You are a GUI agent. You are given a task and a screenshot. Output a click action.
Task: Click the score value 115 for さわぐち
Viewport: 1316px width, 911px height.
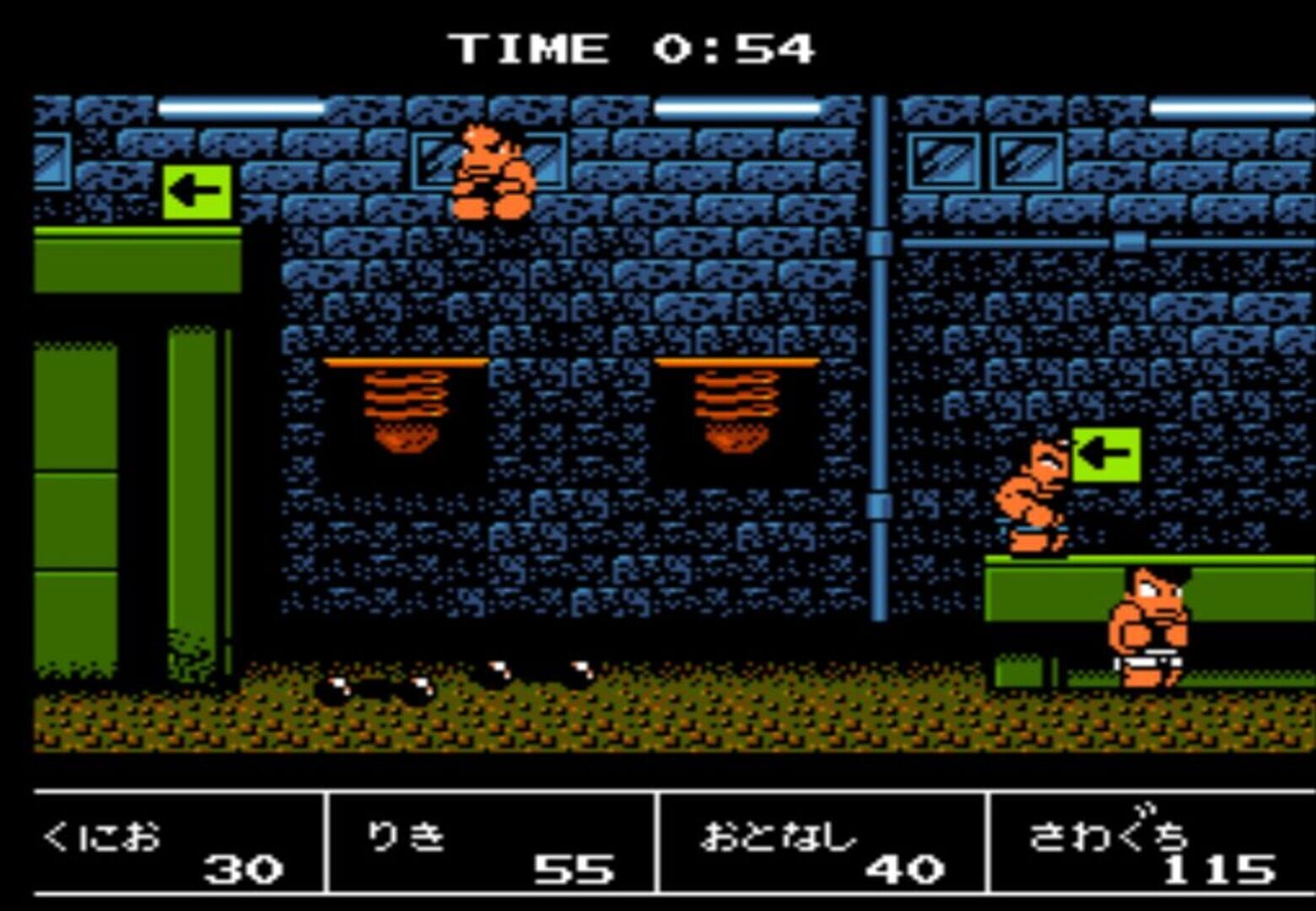coord(1223,869)
